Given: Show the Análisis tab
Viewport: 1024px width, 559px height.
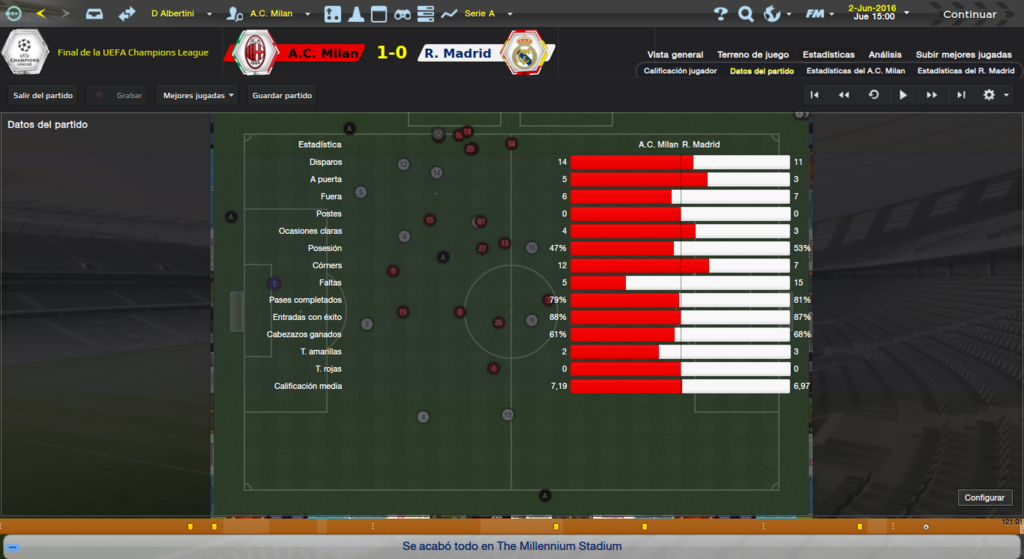Looking at the screenshot, I should point(885,54).
